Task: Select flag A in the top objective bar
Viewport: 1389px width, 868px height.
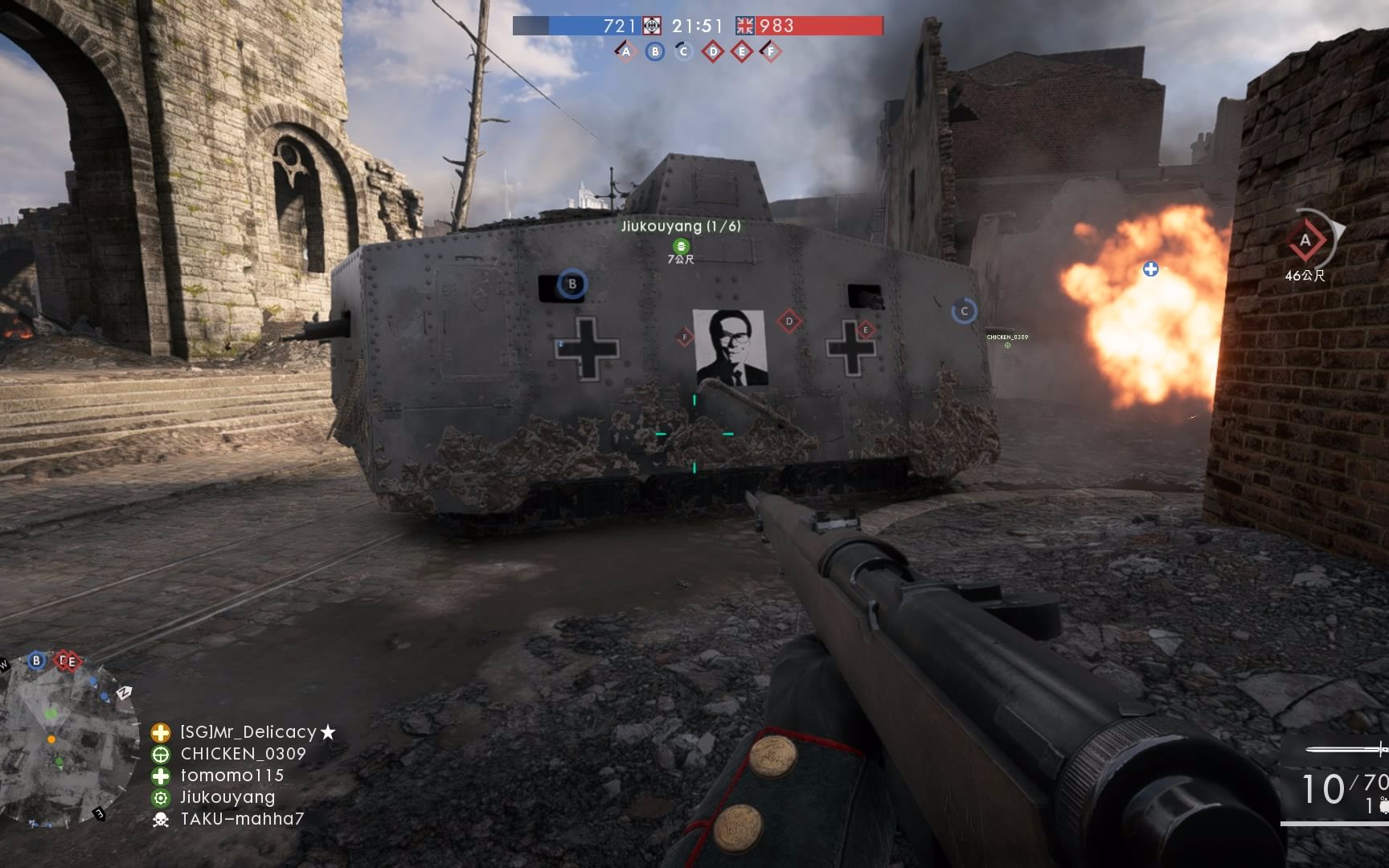Action: coord(626,52)
